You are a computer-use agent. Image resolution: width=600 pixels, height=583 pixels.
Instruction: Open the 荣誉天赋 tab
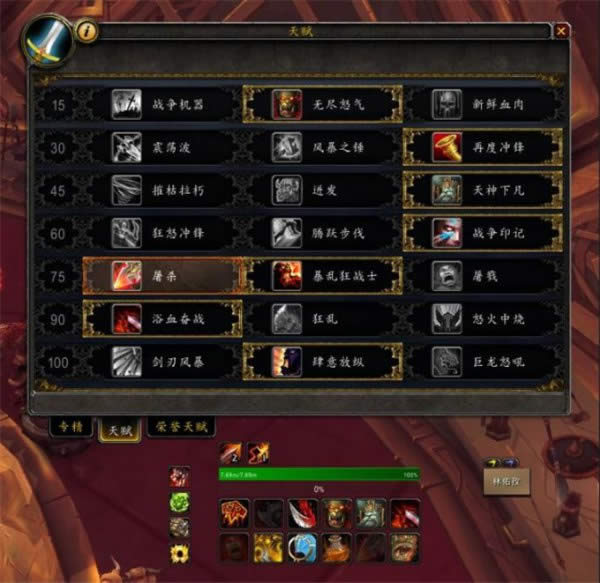[181, 428]
